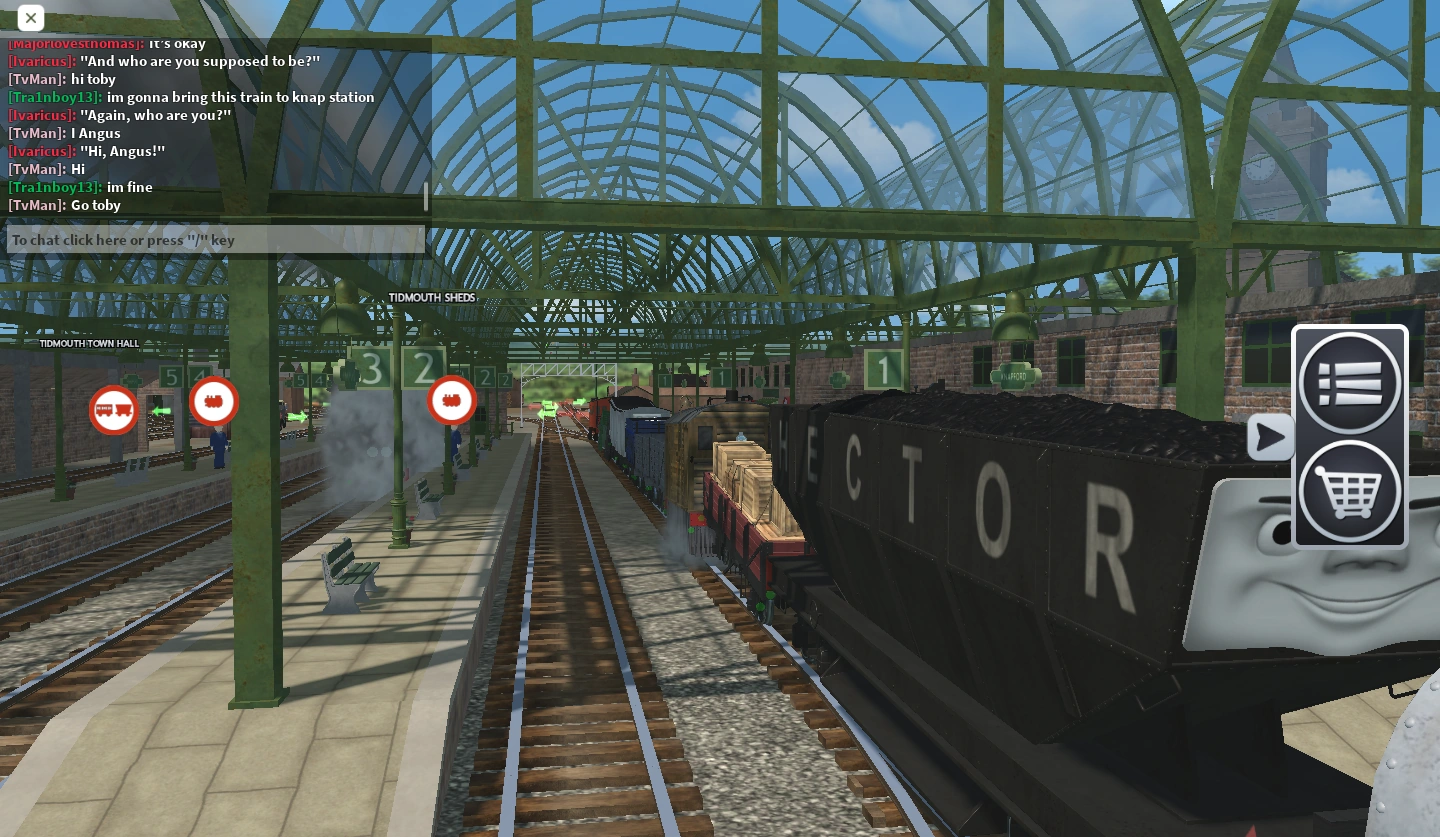Click the green arrow marker near the center track
Image resolution: width=1440 pixels, height=837 pixels.
pos(546,410)
